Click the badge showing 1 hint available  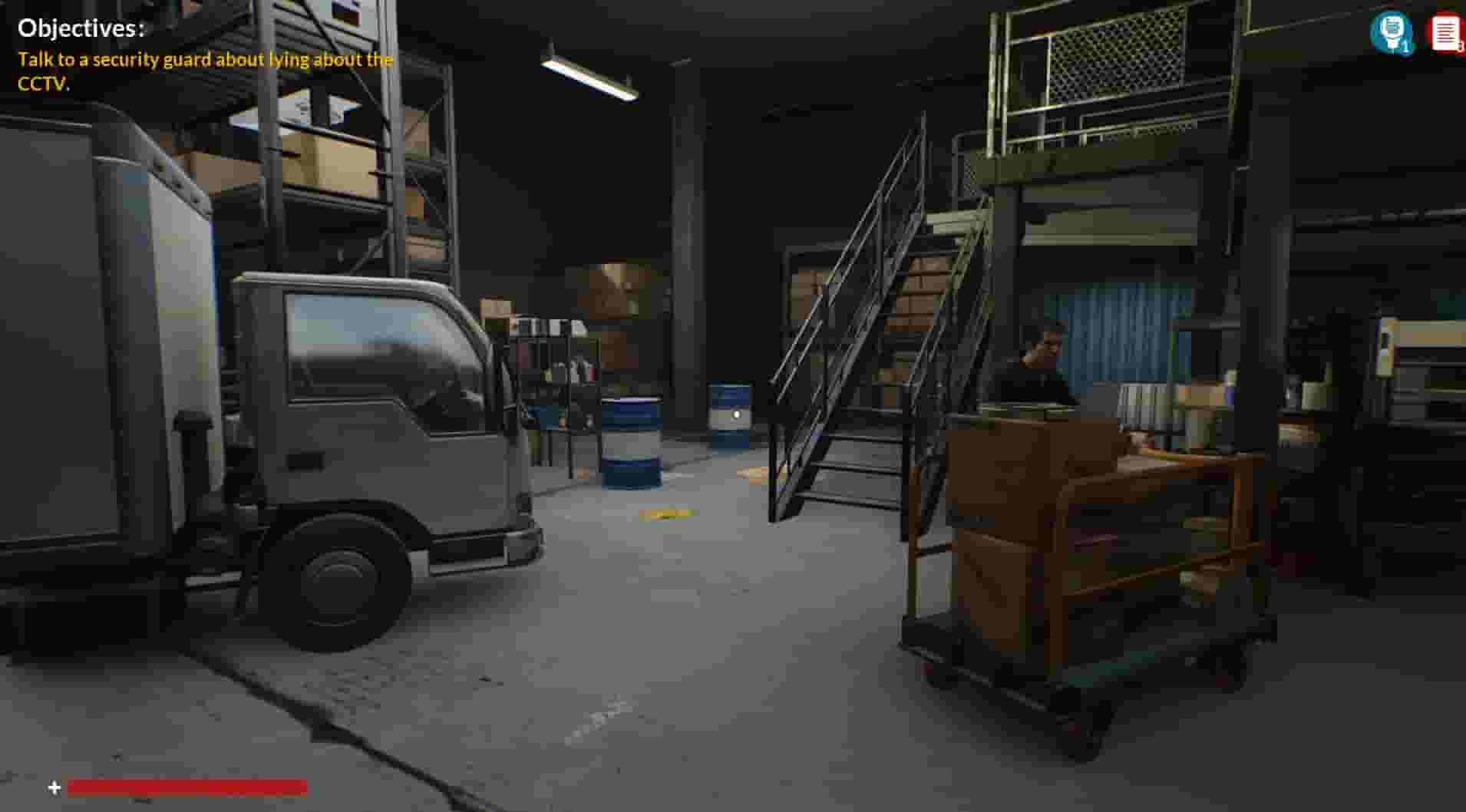pos(1404,44)
